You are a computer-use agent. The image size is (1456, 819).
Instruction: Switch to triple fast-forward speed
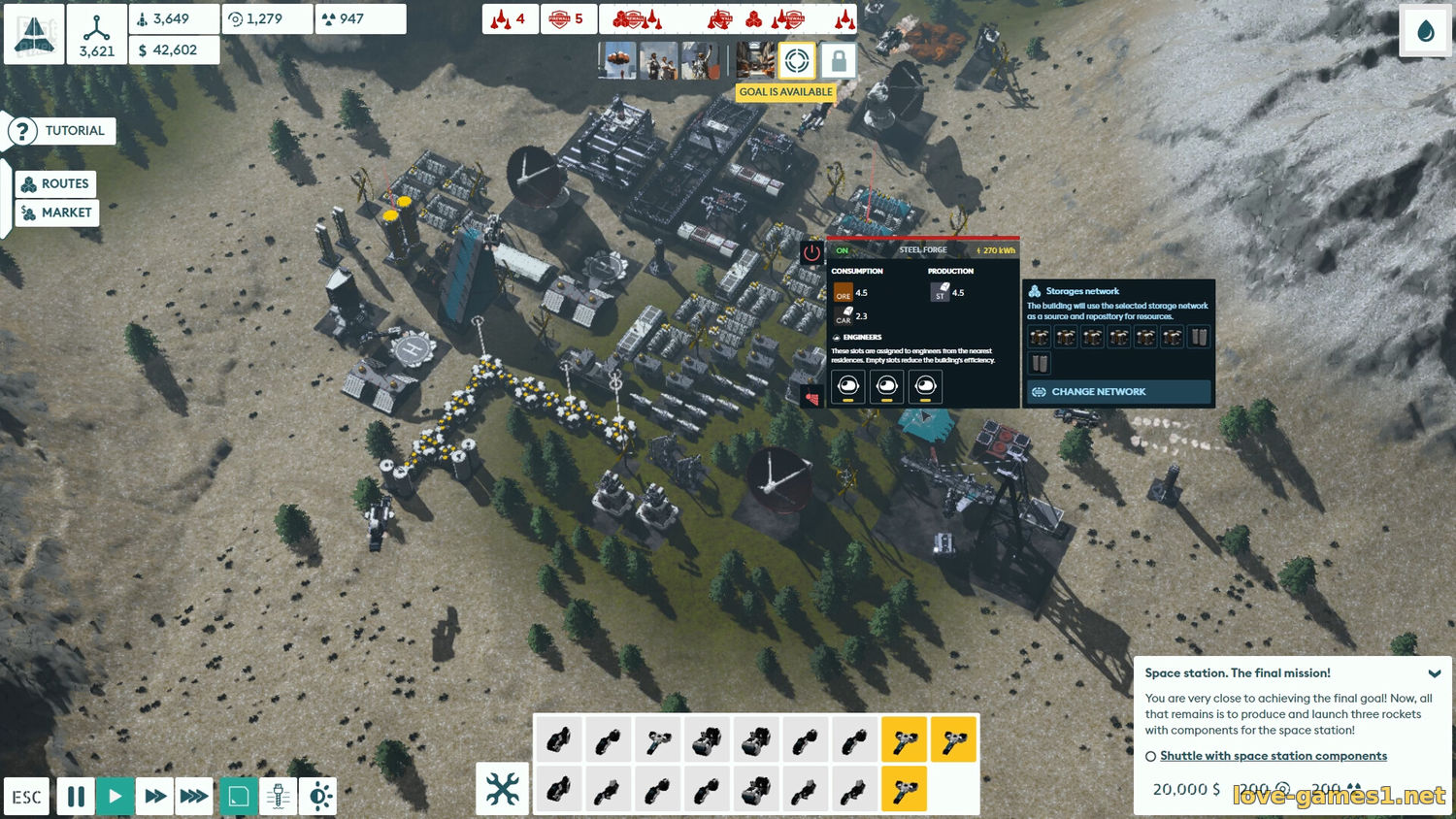pos(194,797)
